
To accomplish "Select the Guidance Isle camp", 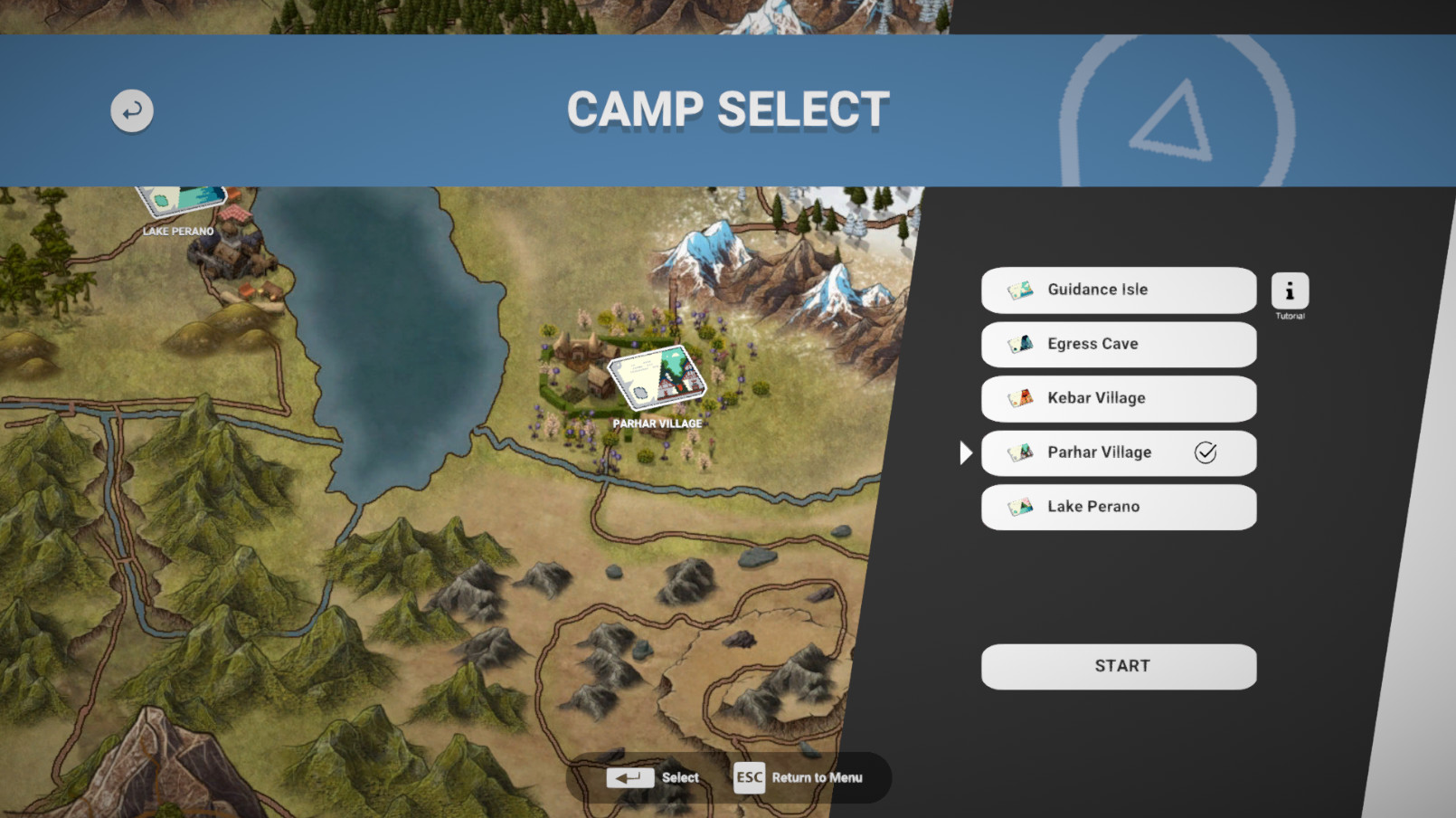I will click(1118, 290).
